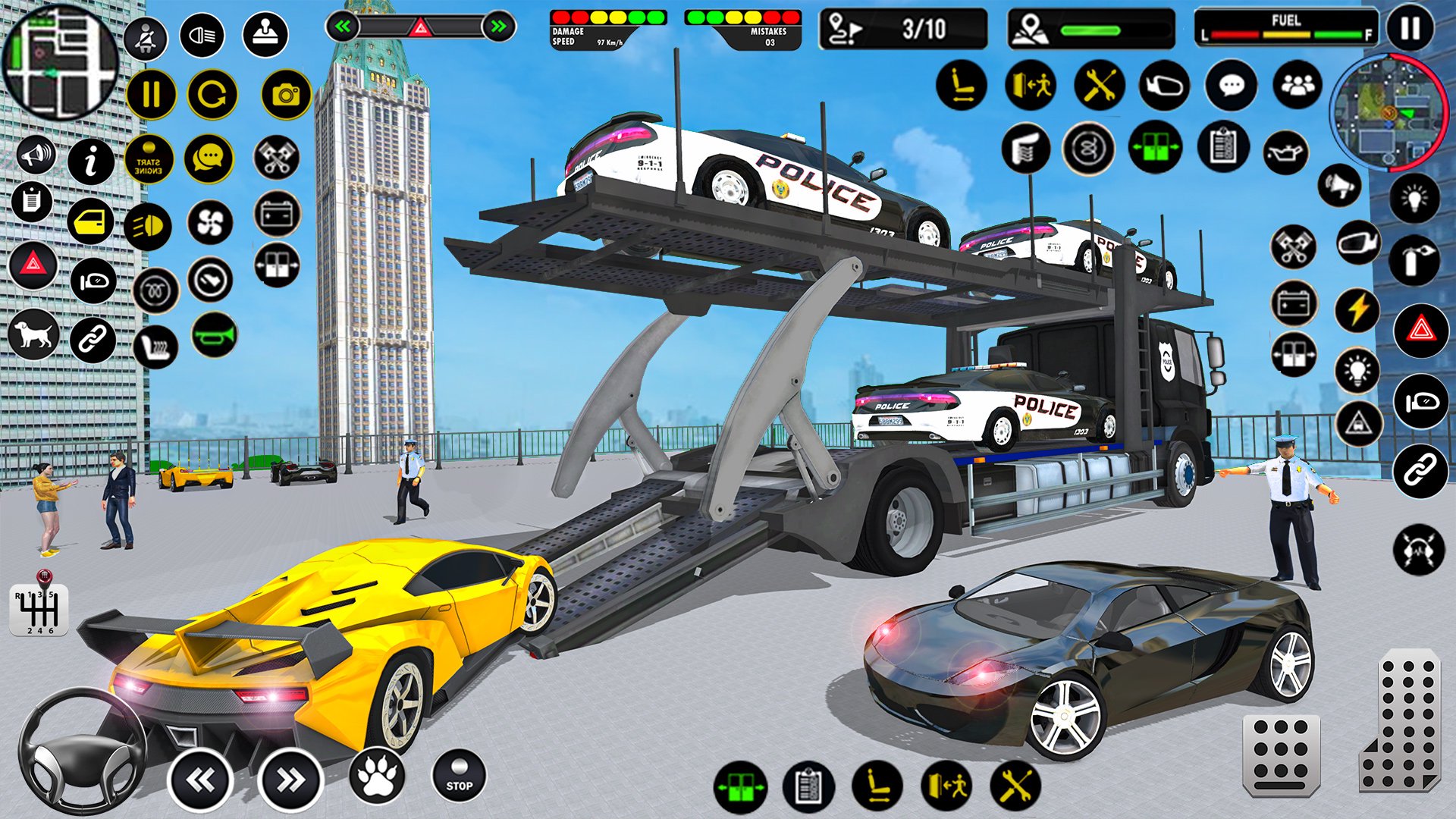Click the yellow lightning bolt icon
The image size is (1456, 819).
tap(1357, 310)
